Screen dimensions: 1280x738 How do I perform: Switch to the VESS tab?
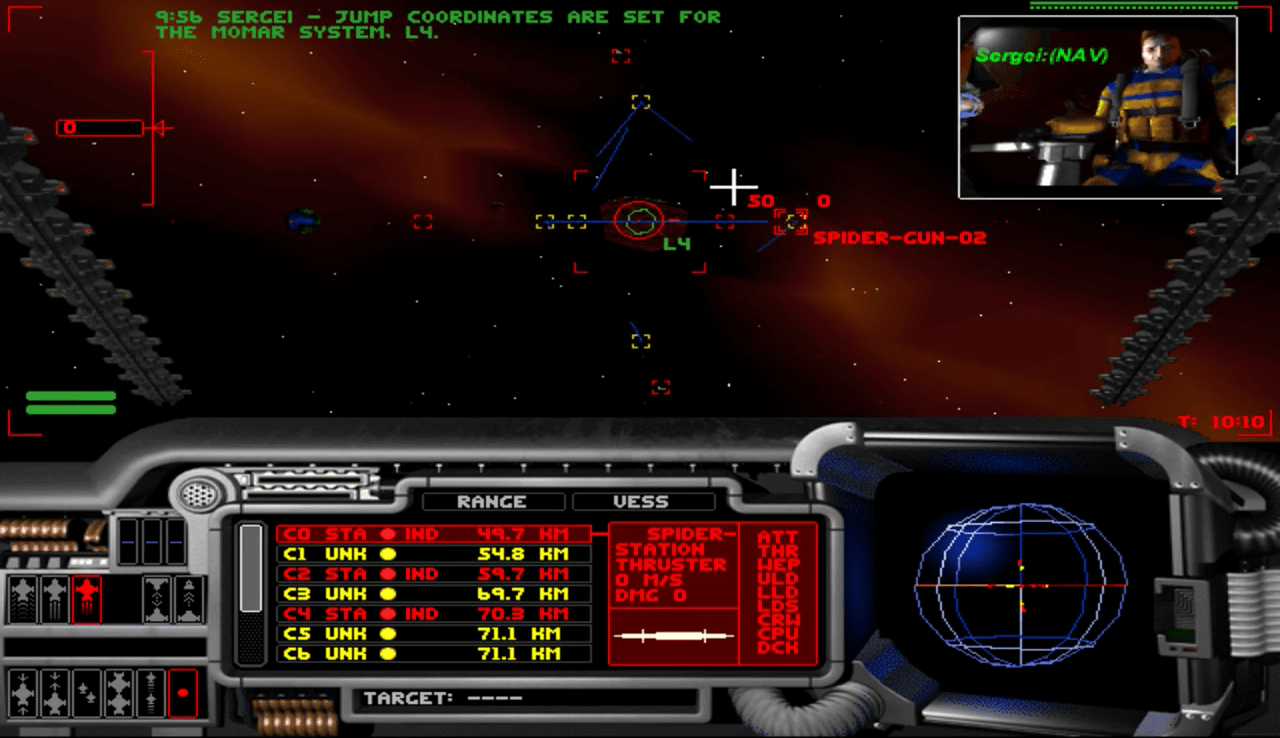point(641,502)
